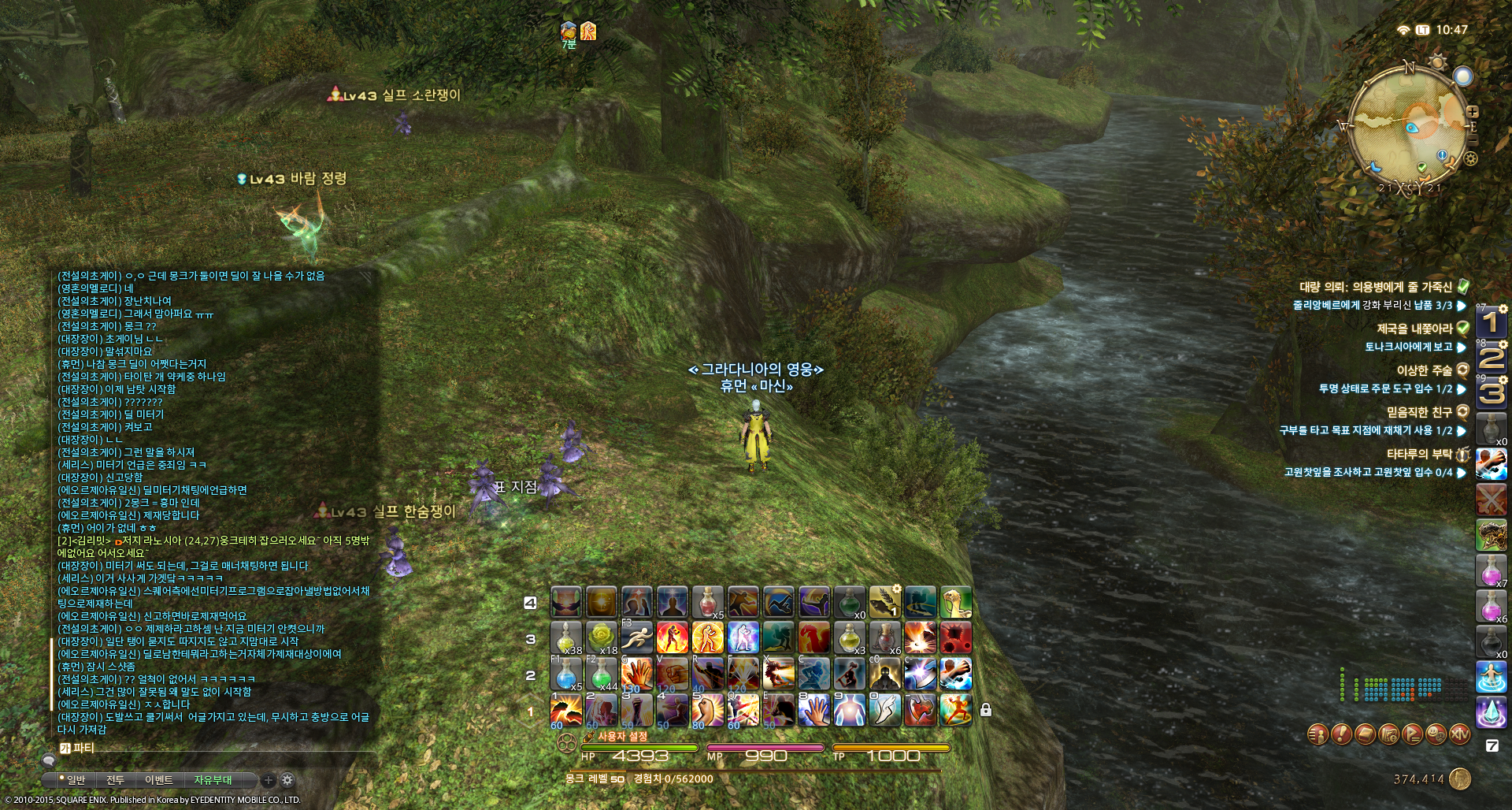The image size is (1512, 810).
Task: Activate the white winged boot ability
Action: point(885,710)
